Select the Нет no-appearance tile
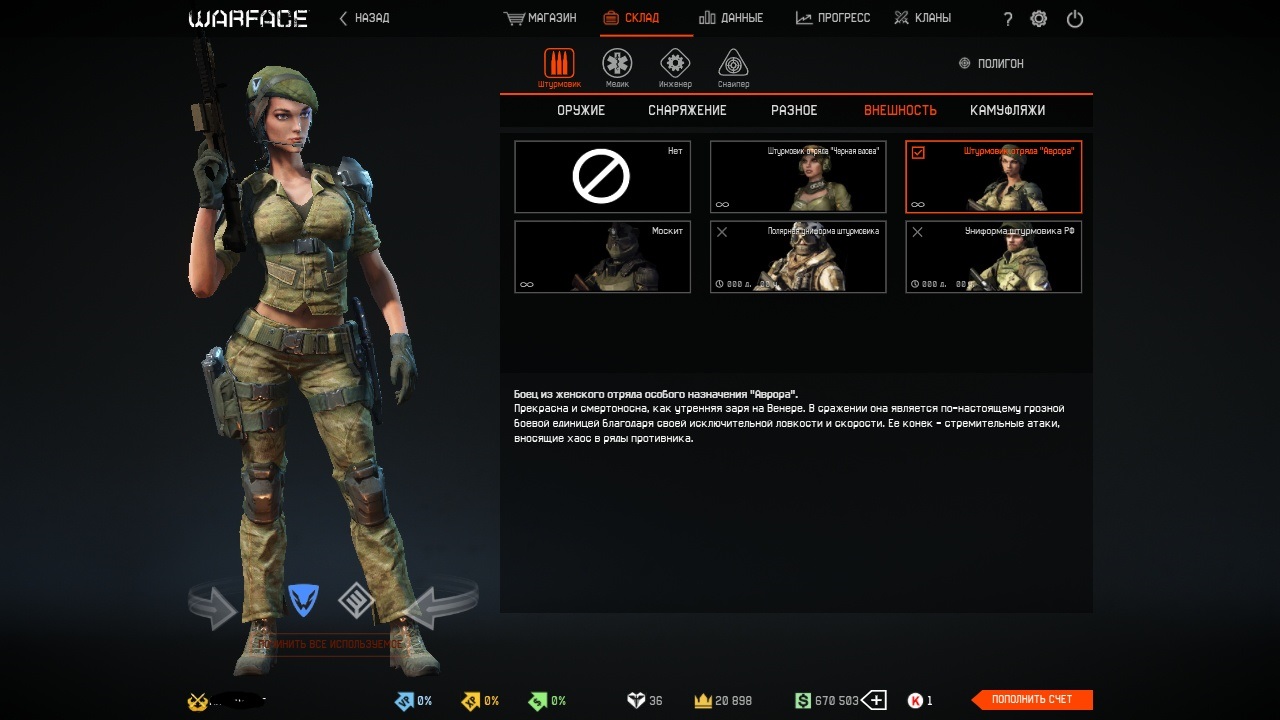The image size is (1280, 720). coord(602,177)
